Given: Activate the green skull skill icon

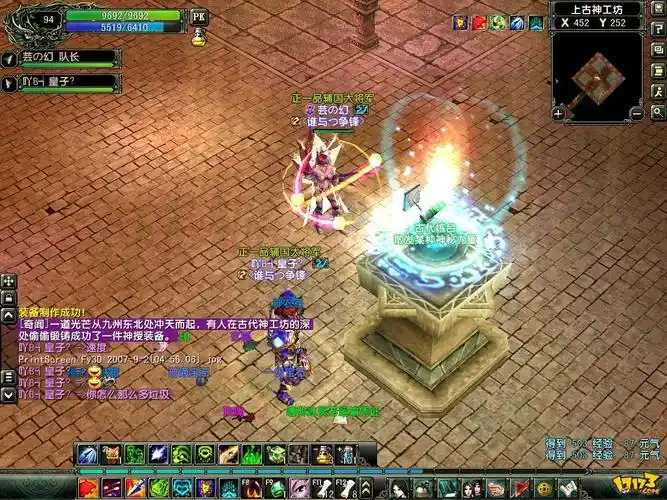Looking at the screenshot, I should click(205, 455).
